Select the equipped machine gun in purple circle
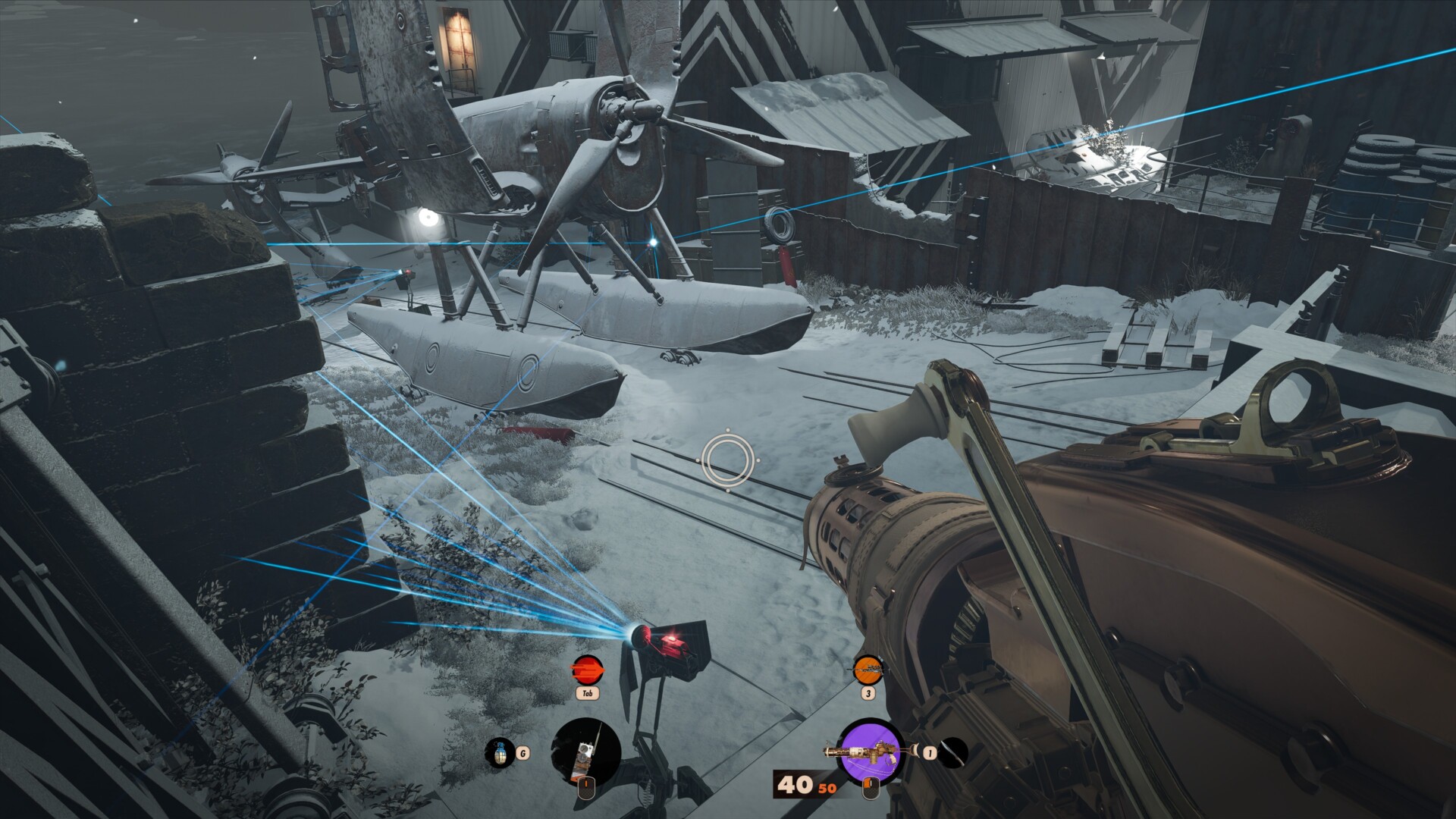1456x819 pixels. click(x=869, y=752)
